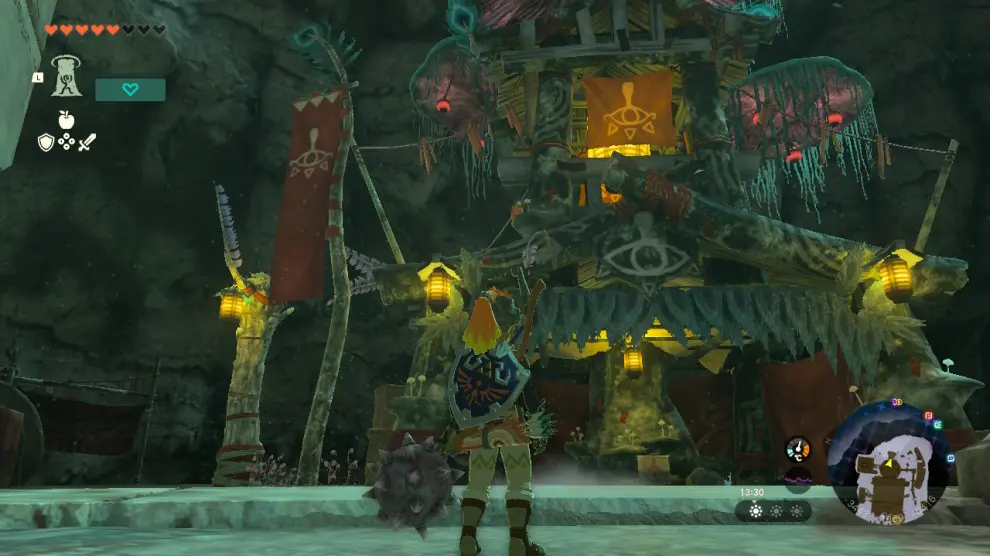990x556 pixels.
Task: Check the temperature gauge icon
Action: click(798, 449)
